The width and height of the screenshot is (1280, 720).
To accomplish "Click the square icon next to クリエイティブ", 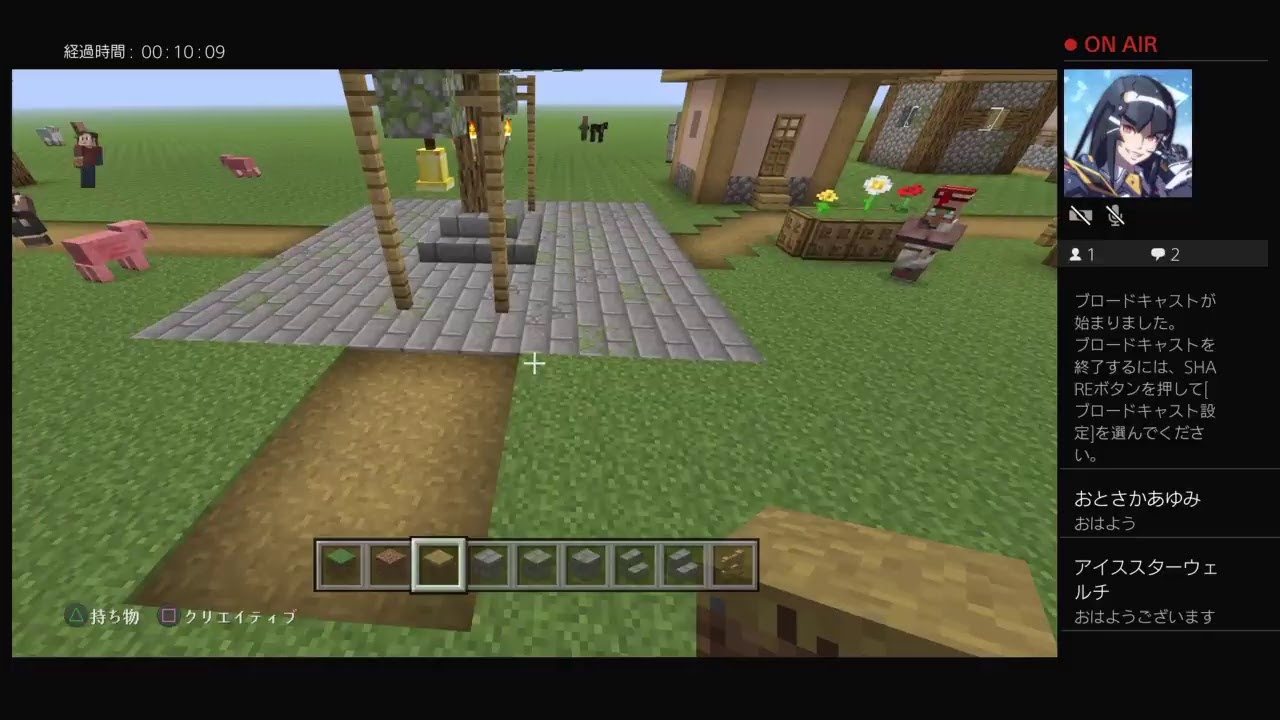I will click(x=168, y=616).
